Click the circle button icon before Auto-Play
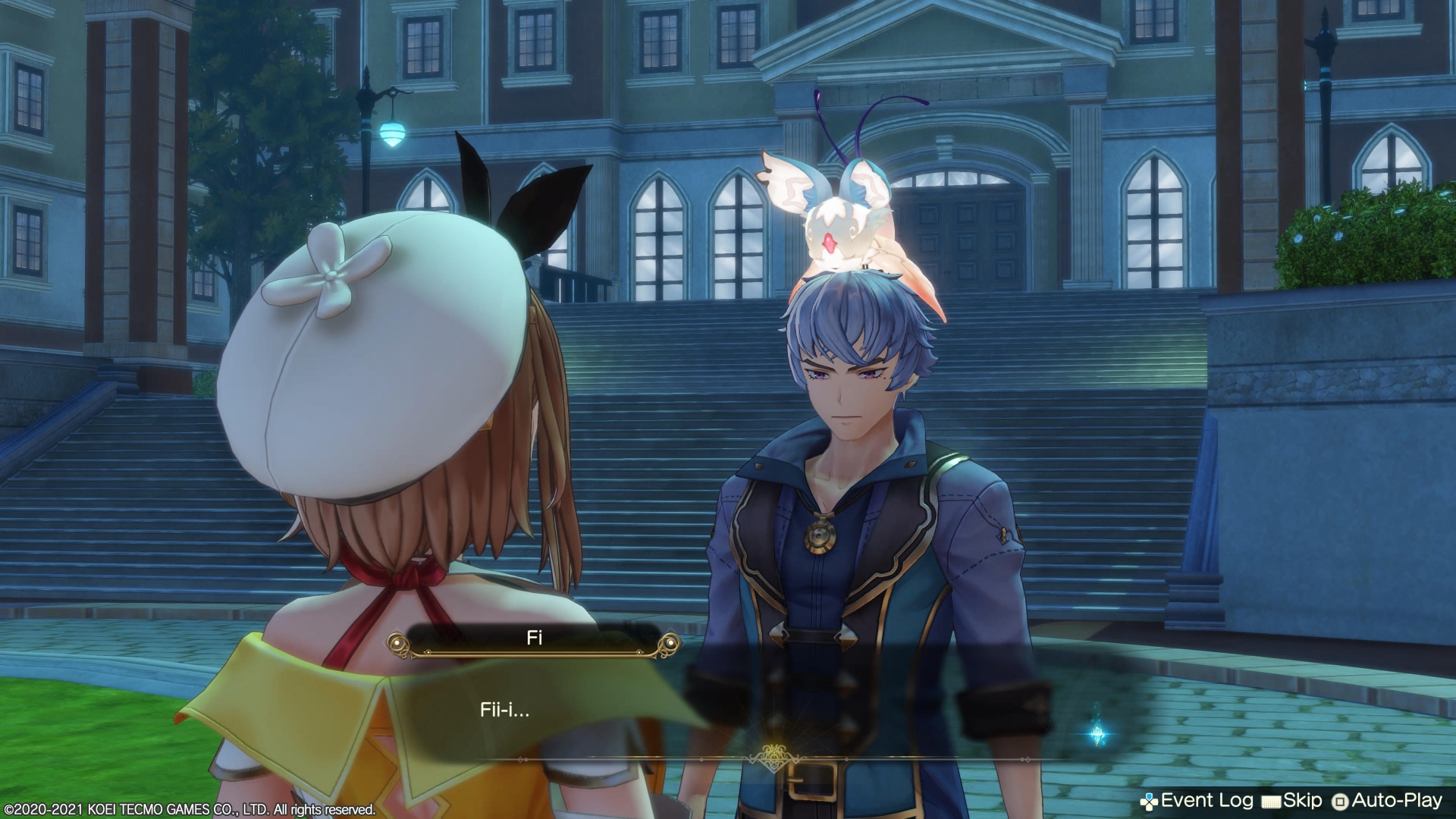 point(1341,800)
